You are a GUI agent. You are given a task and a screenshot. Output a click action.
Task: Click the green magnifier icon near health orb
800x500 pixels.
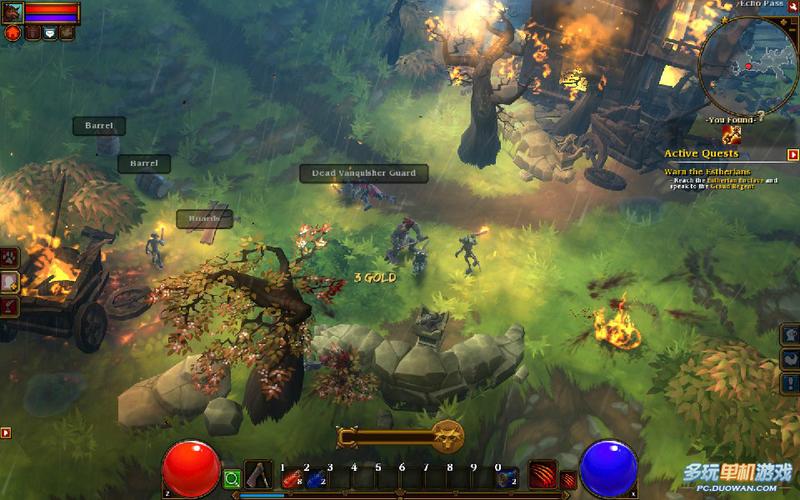tap(232, 479)
